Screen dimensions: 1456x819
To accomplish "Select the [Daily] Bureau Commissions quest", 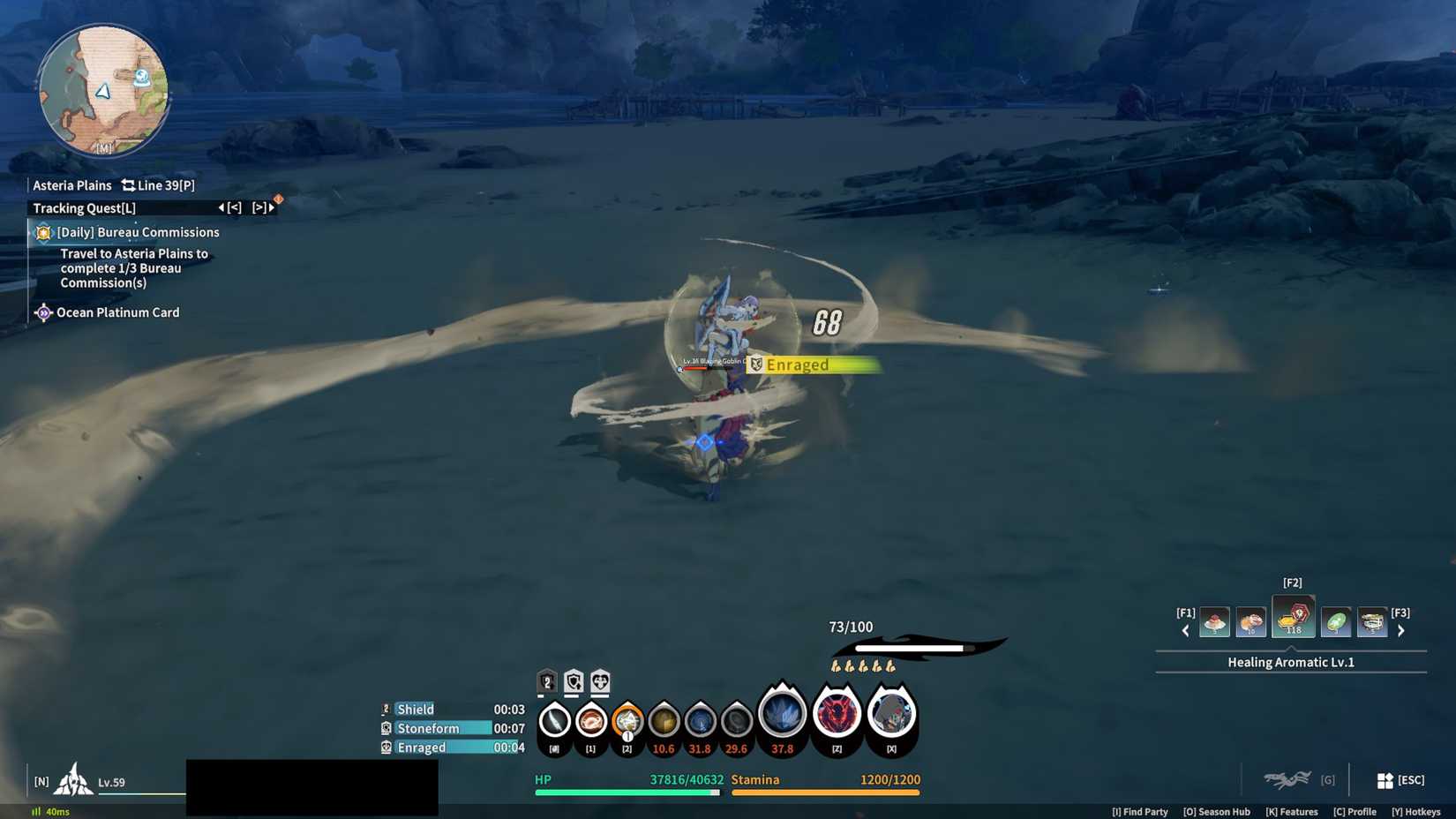I will (x=137, y=231).
